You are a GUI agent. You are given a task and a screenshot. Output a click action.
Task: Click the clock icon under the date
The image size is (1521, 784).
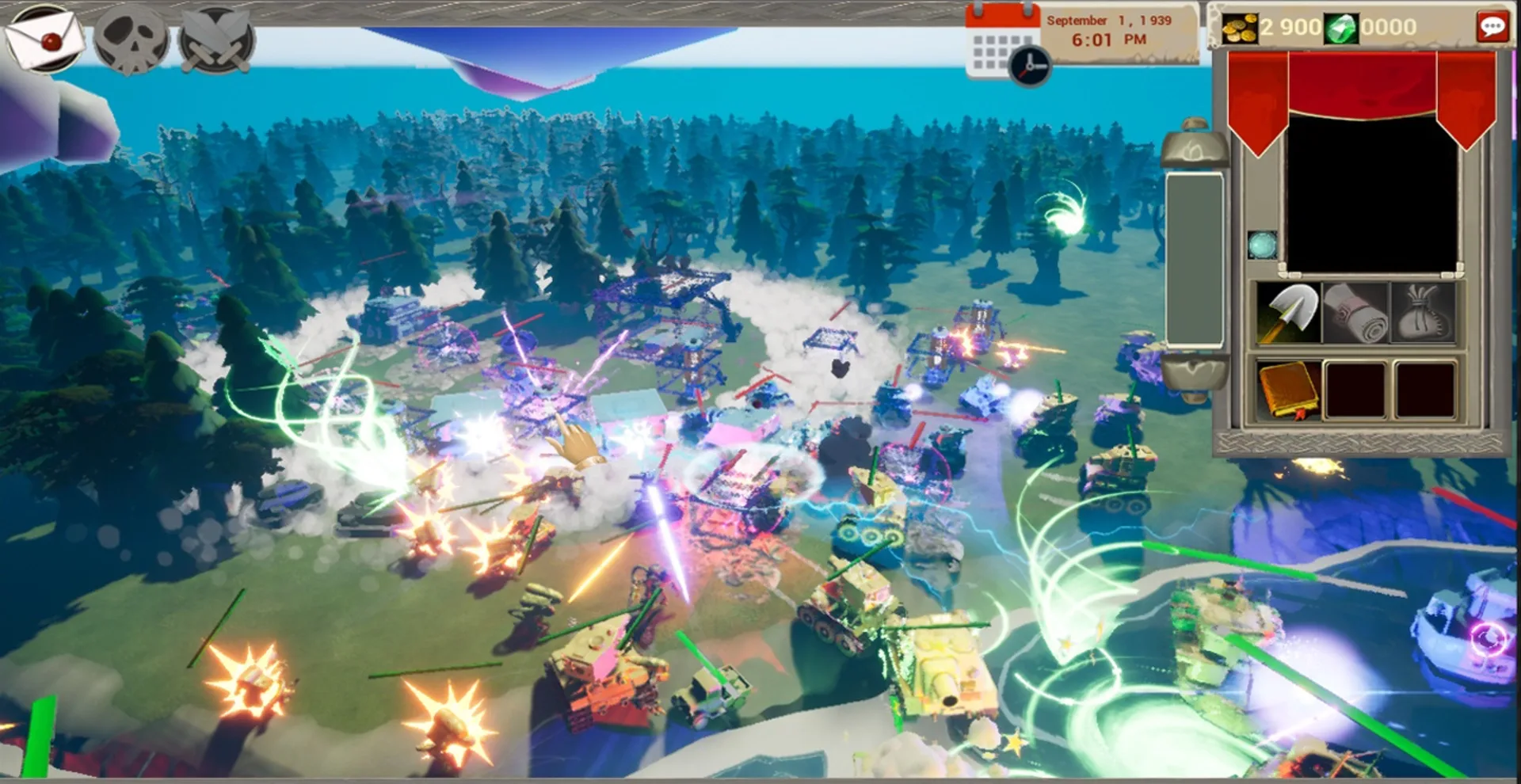click(x=1027, y=67)
